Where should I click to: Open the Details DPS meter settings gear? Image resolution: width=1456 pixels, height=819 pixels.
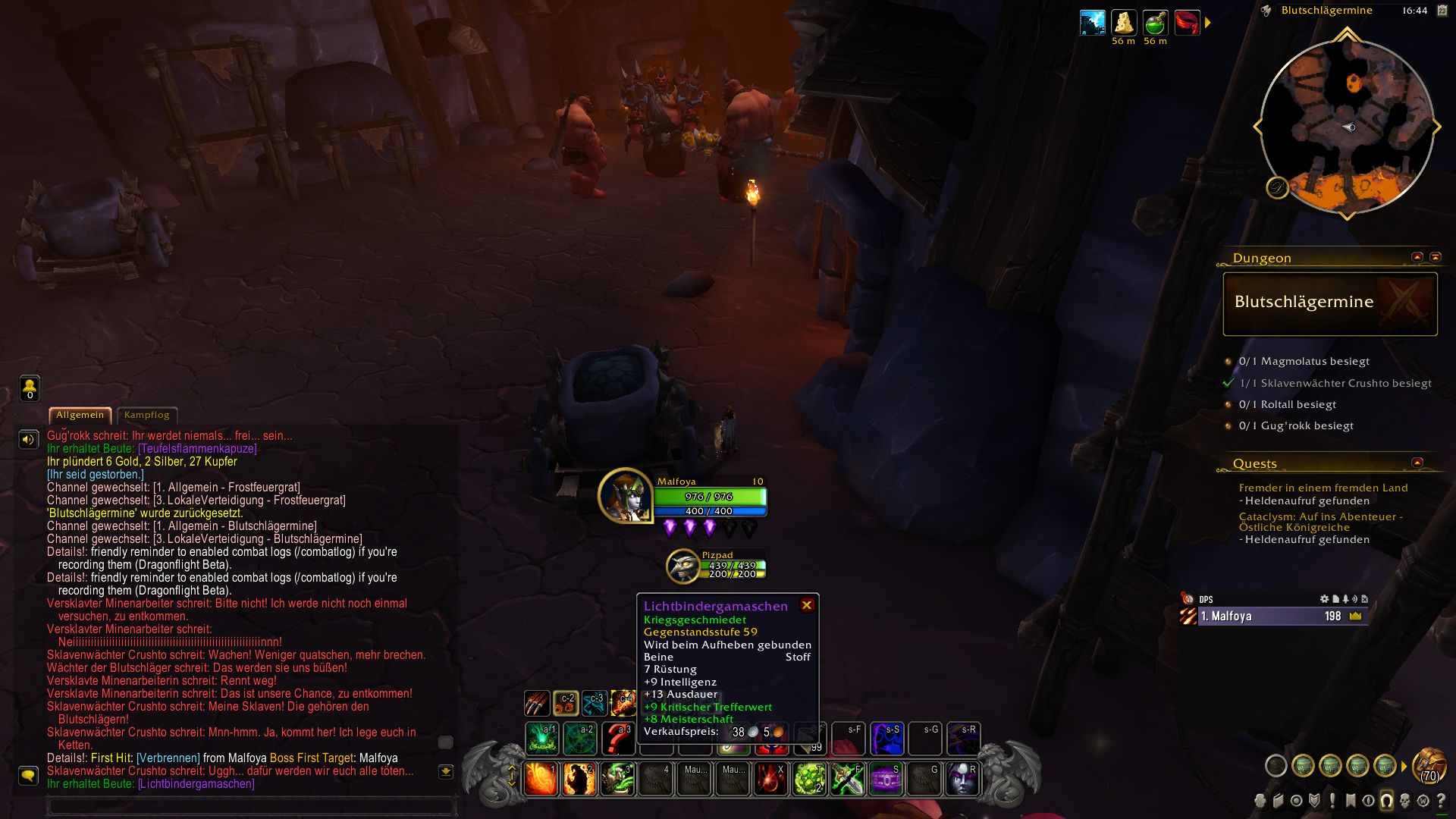click(x=1324, y=599)
